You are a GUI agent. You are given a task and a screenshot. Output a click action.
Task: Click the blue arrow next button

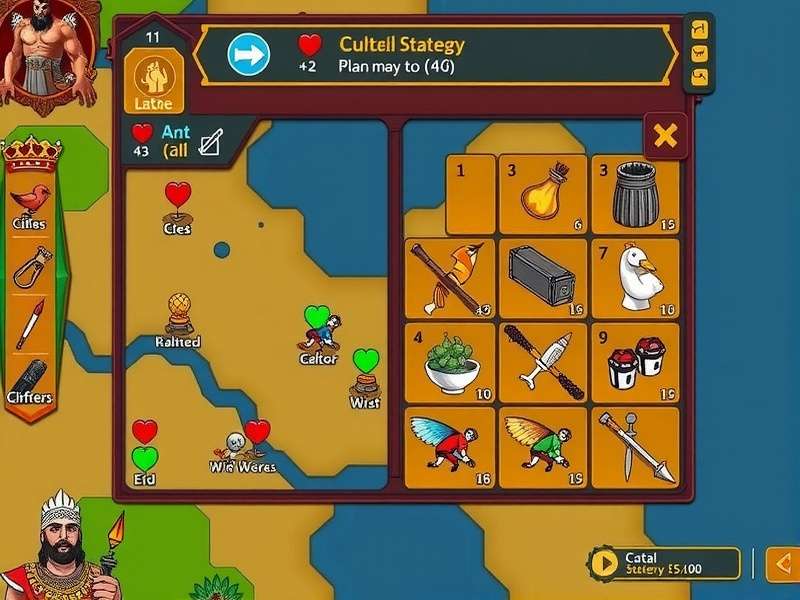click(249, 55)
